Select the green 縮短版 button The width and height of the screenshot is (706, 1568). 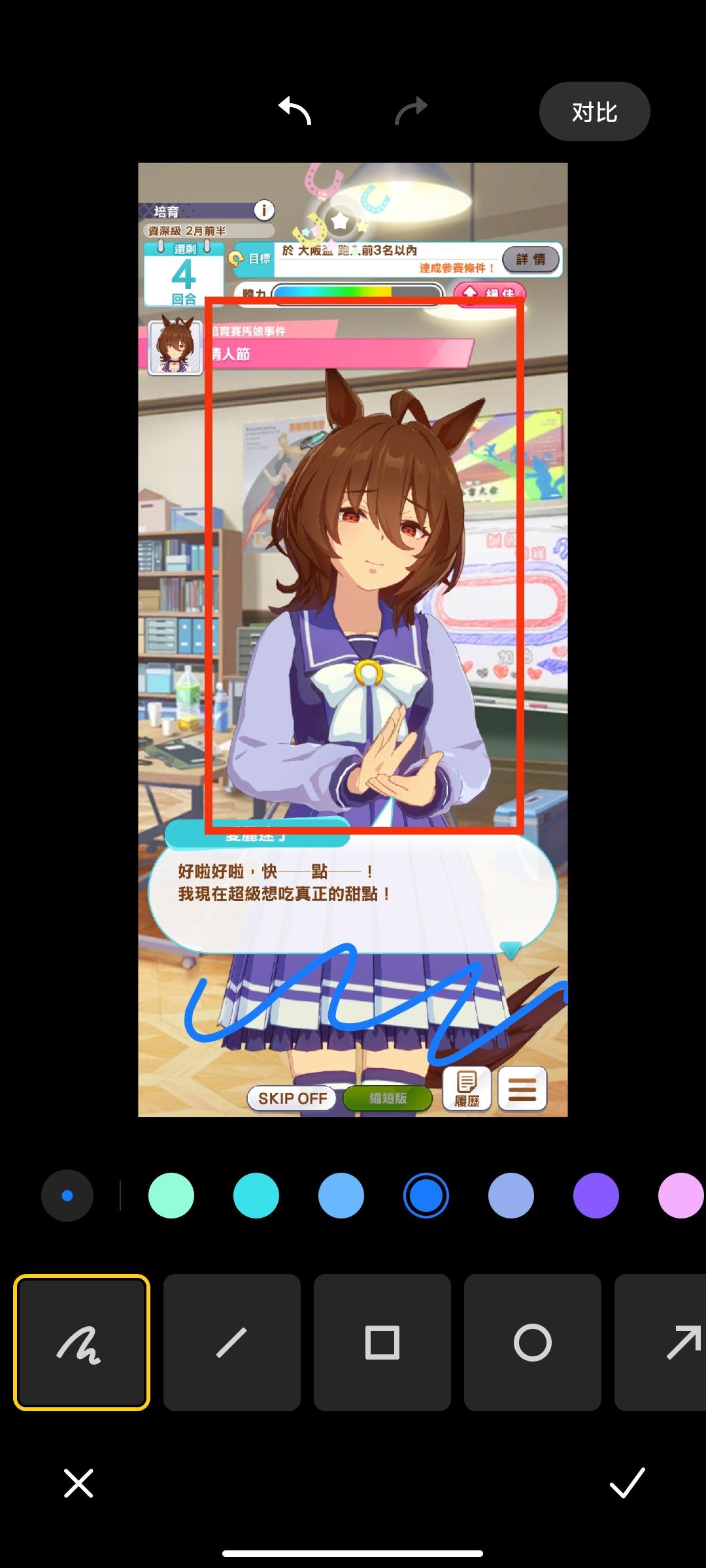[388, 1098]
